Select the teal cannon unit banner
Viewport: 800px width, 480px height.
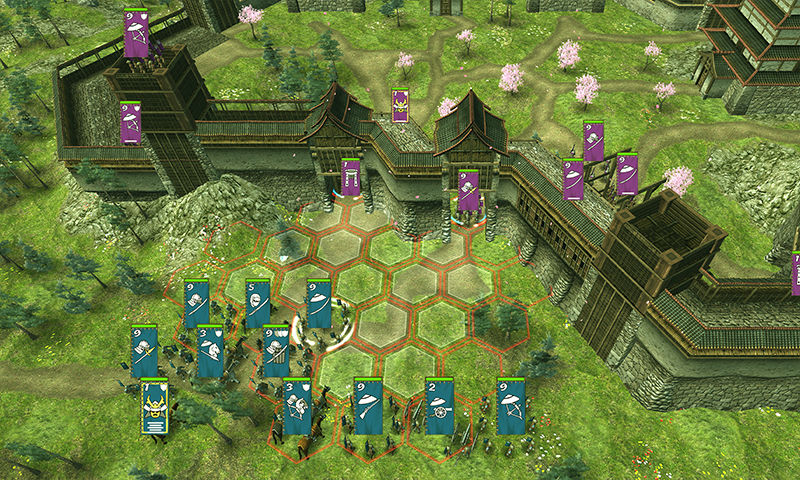click(440, 406)
